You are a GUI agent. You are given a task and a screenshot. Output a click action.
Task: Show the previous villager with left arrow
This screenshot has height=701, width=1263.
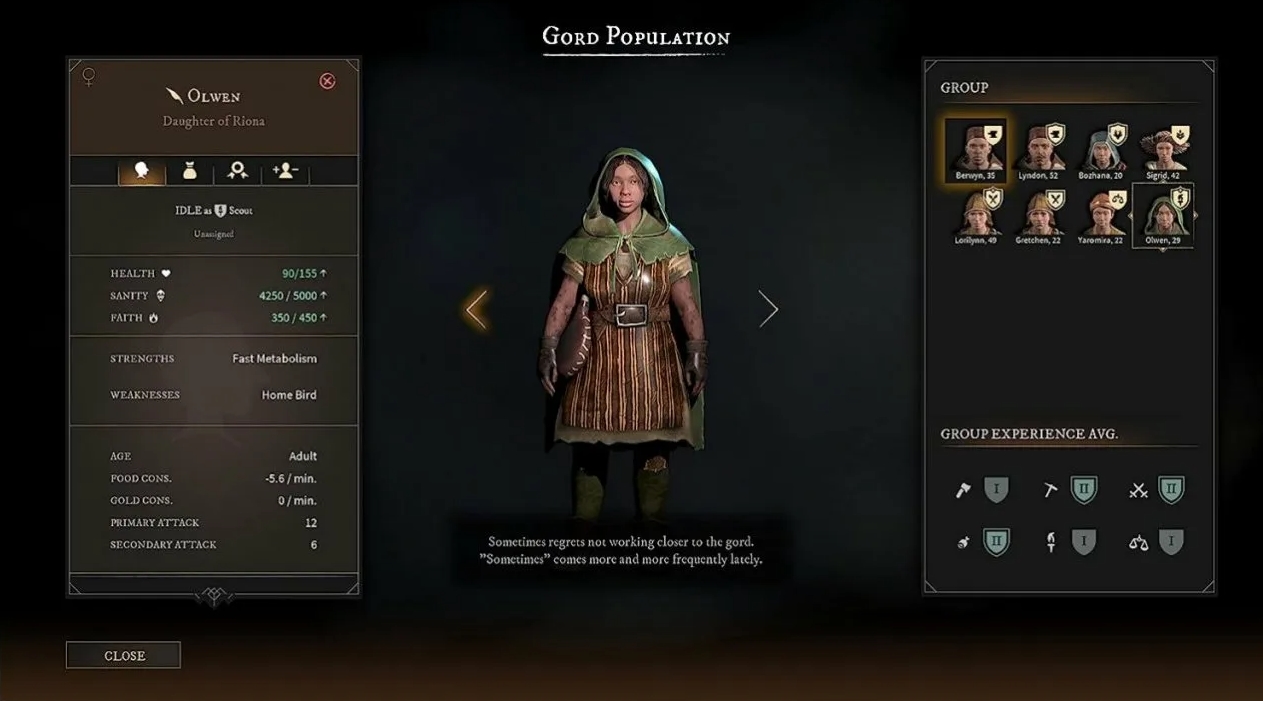point(476,309)
